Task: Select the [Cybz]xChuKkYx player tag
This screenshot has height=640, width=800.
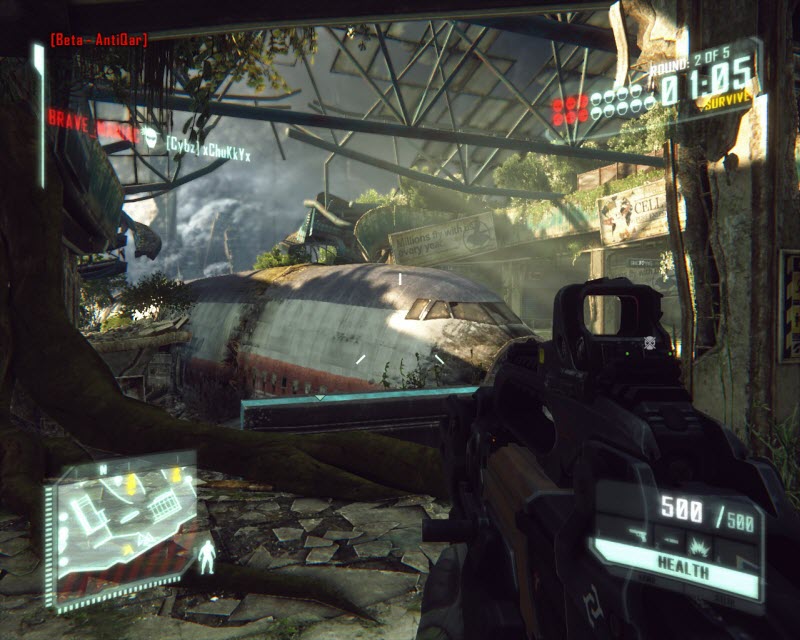Action: coord(207,153)
